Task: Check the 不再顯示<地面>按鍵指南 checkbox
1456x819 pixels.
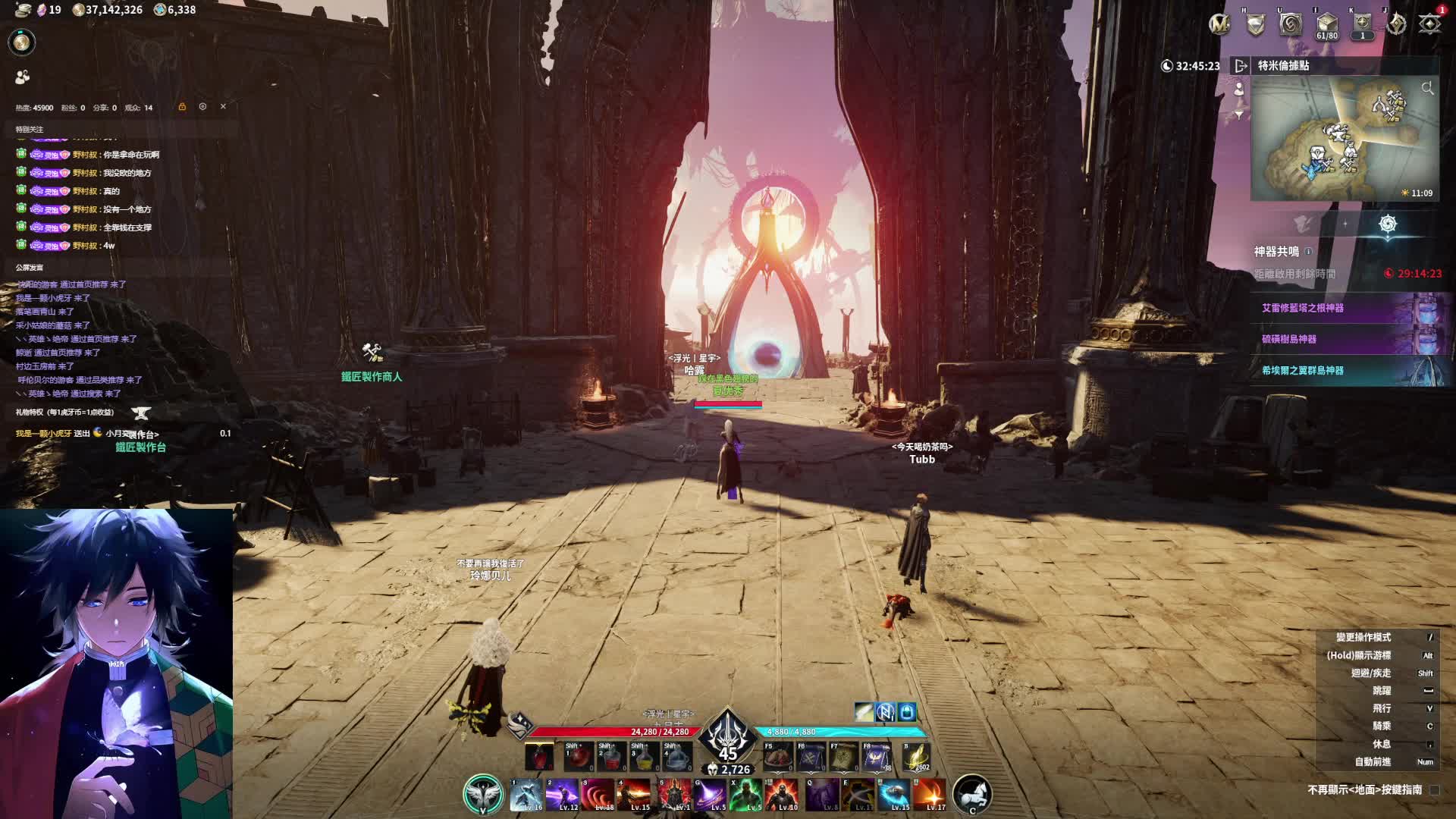Action: coord(1434,790)
